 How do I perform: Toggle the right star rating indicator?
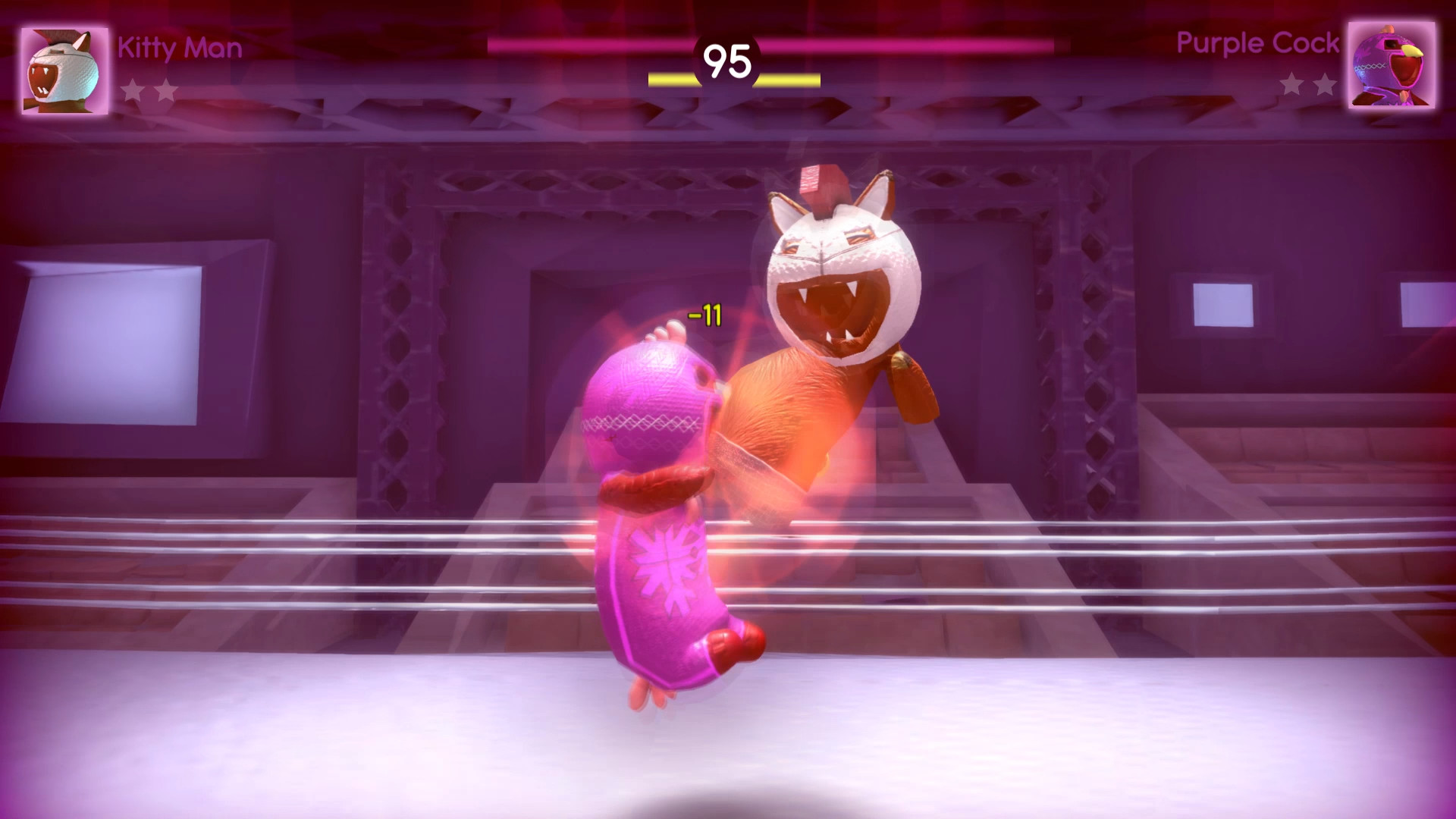(1307, 84)
